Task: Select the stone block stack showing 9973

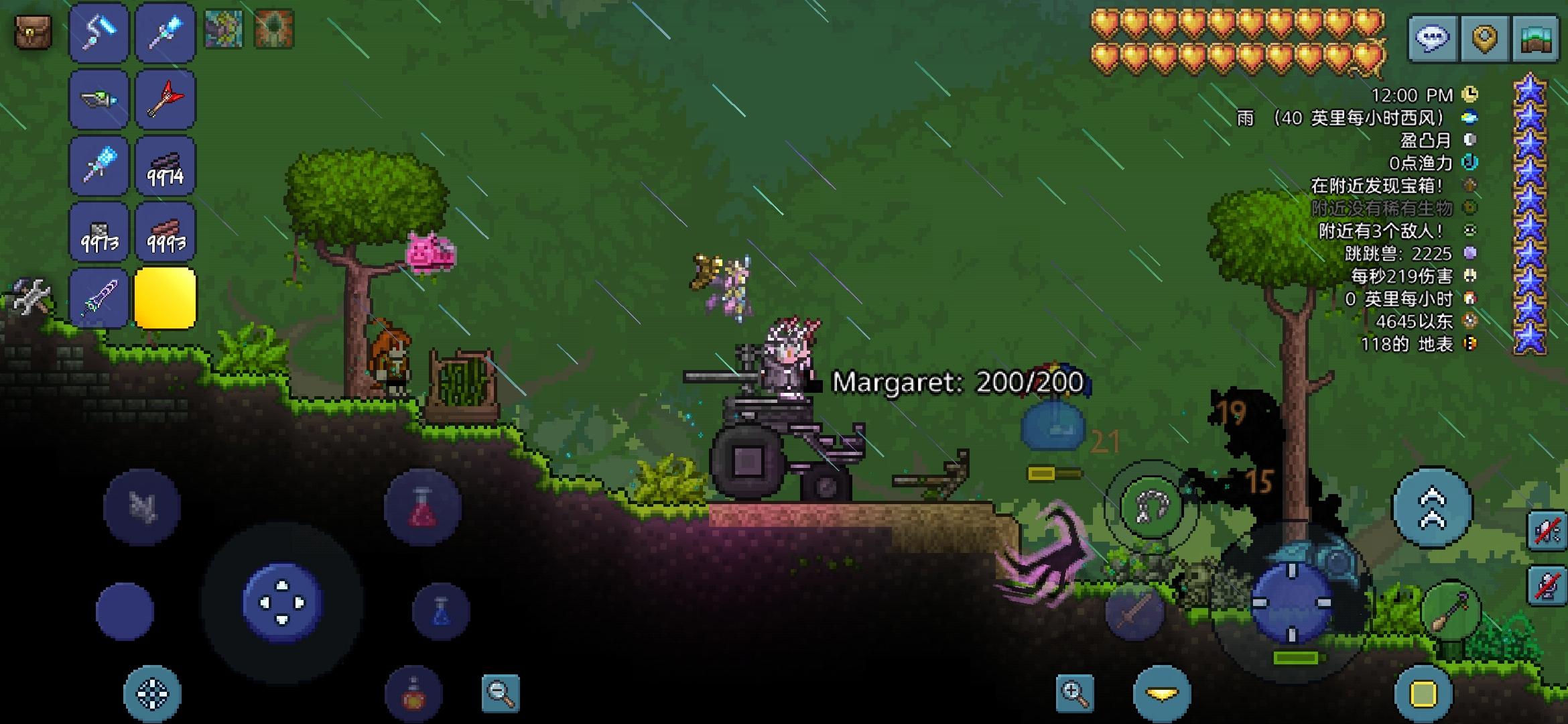Action: coord(99,231)
